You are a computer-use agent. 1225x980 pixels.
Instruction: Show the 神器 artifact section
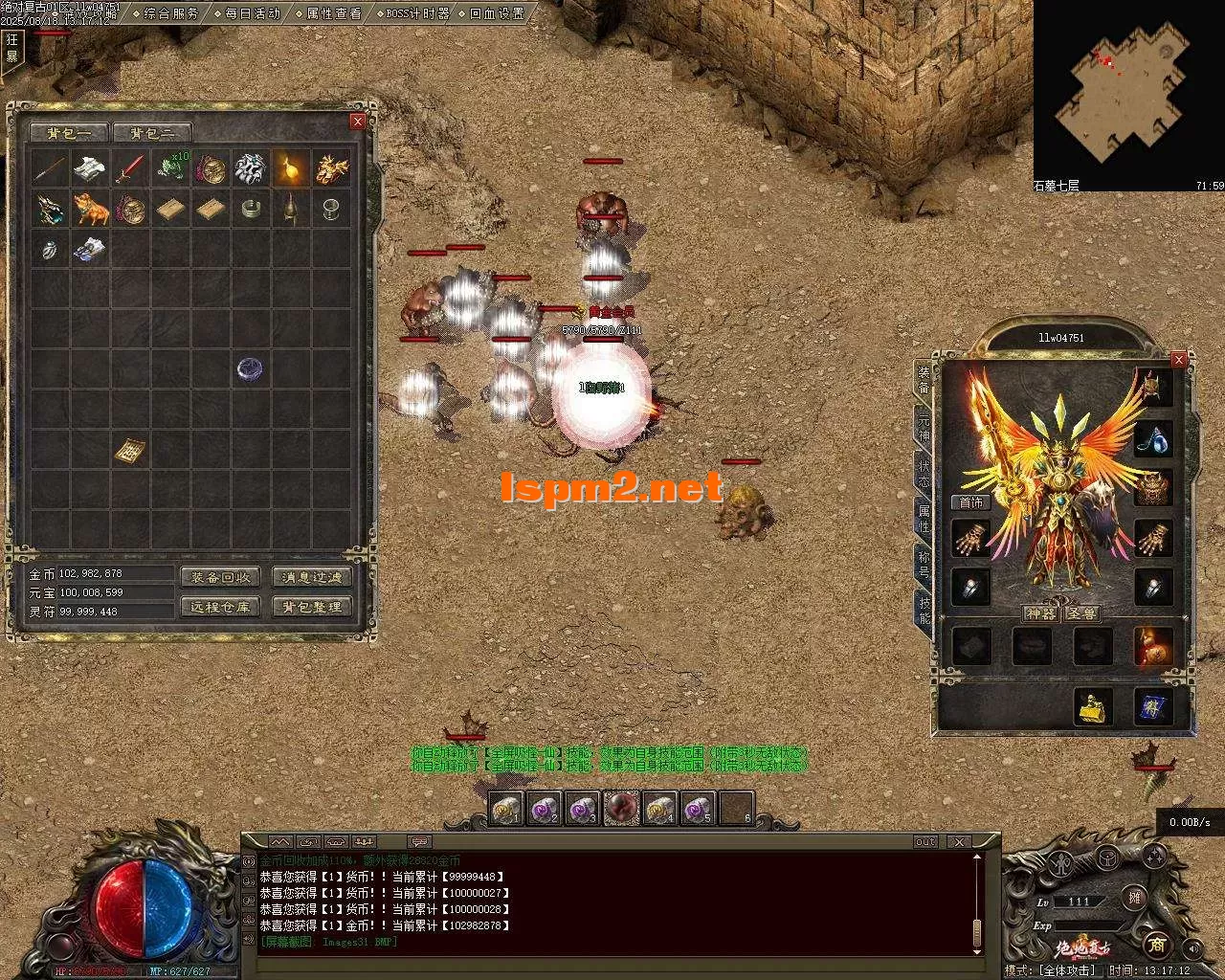[1040, 613]
